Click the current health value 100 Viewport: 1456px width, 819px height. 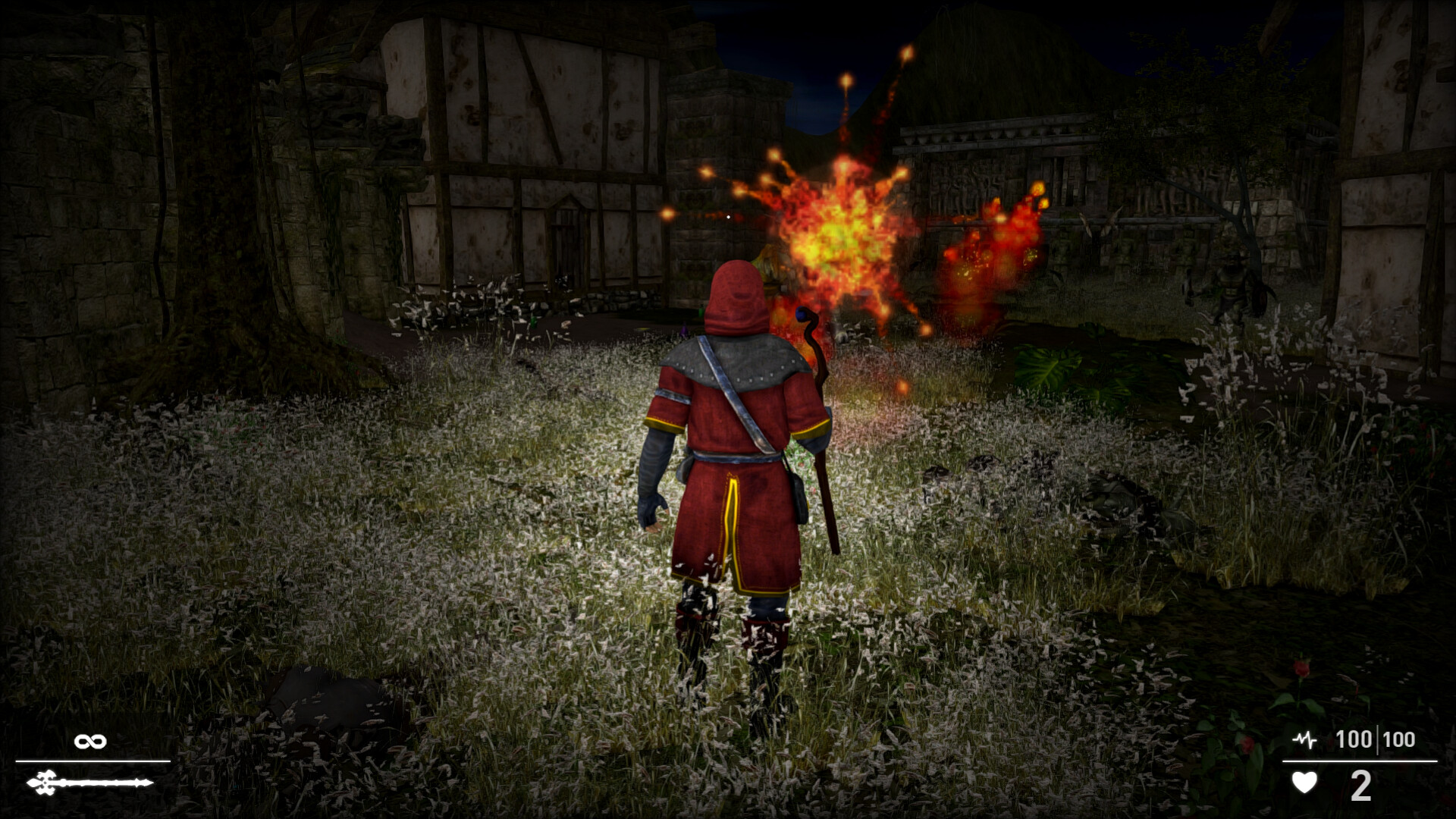click(x=1354, y=739)
